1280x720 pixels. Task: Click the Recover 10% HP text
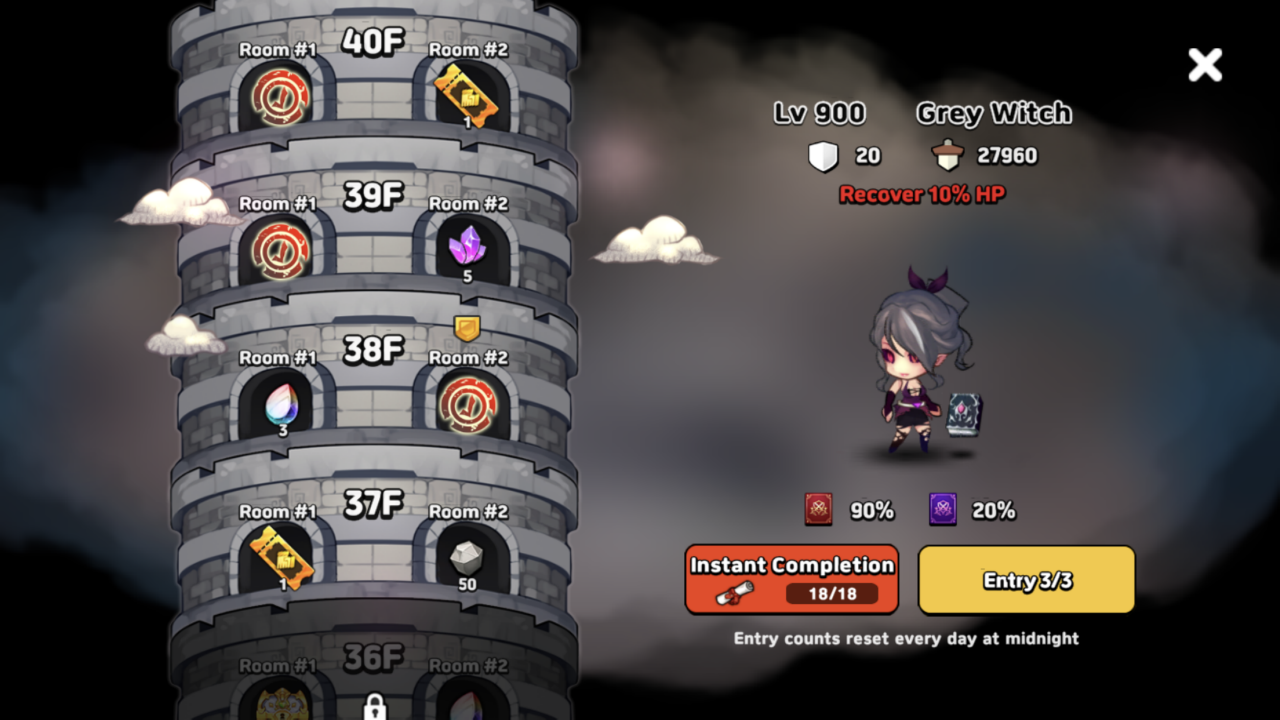tap(920, 195)
